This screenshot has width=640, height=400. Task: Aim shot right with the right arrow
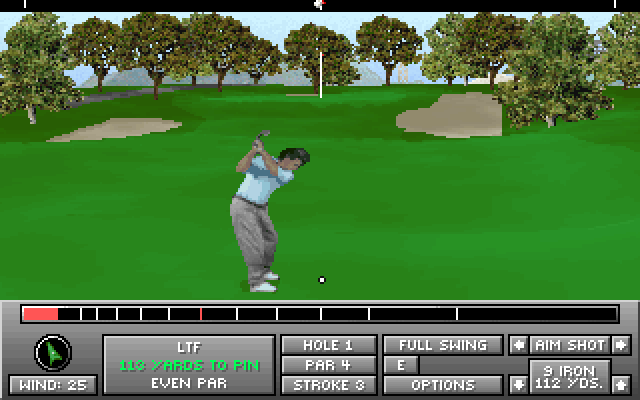tap(621, 345)
